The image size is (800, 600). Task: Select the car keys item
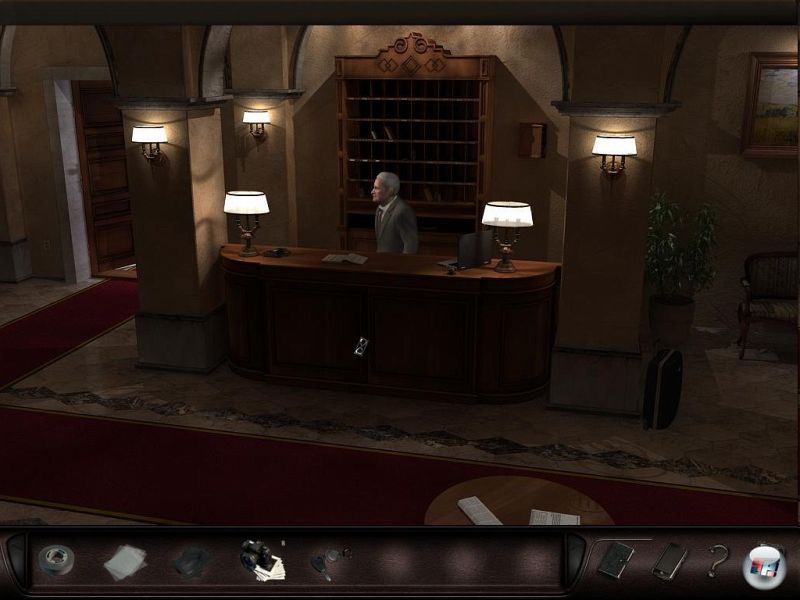pyautogui.click(x=328, y=561)
